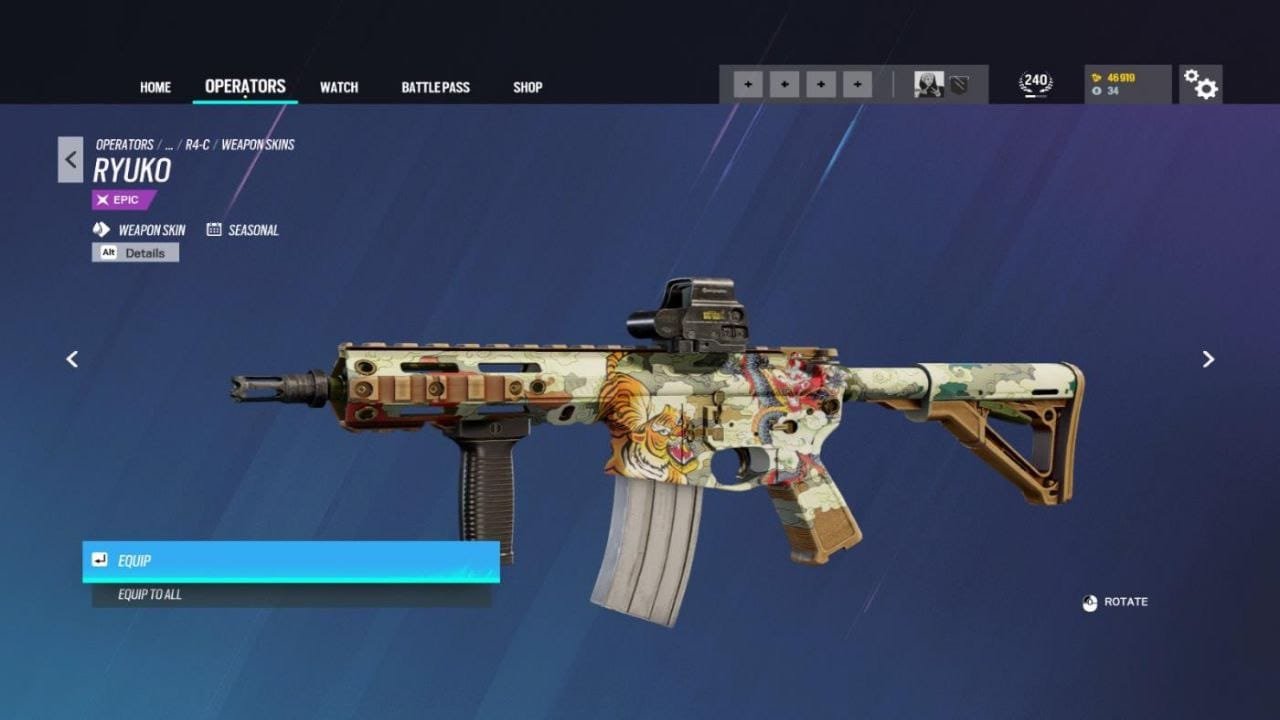Go to the Home tab
The width and height of the screenshot is (1280, 720).
click(155, 87)
